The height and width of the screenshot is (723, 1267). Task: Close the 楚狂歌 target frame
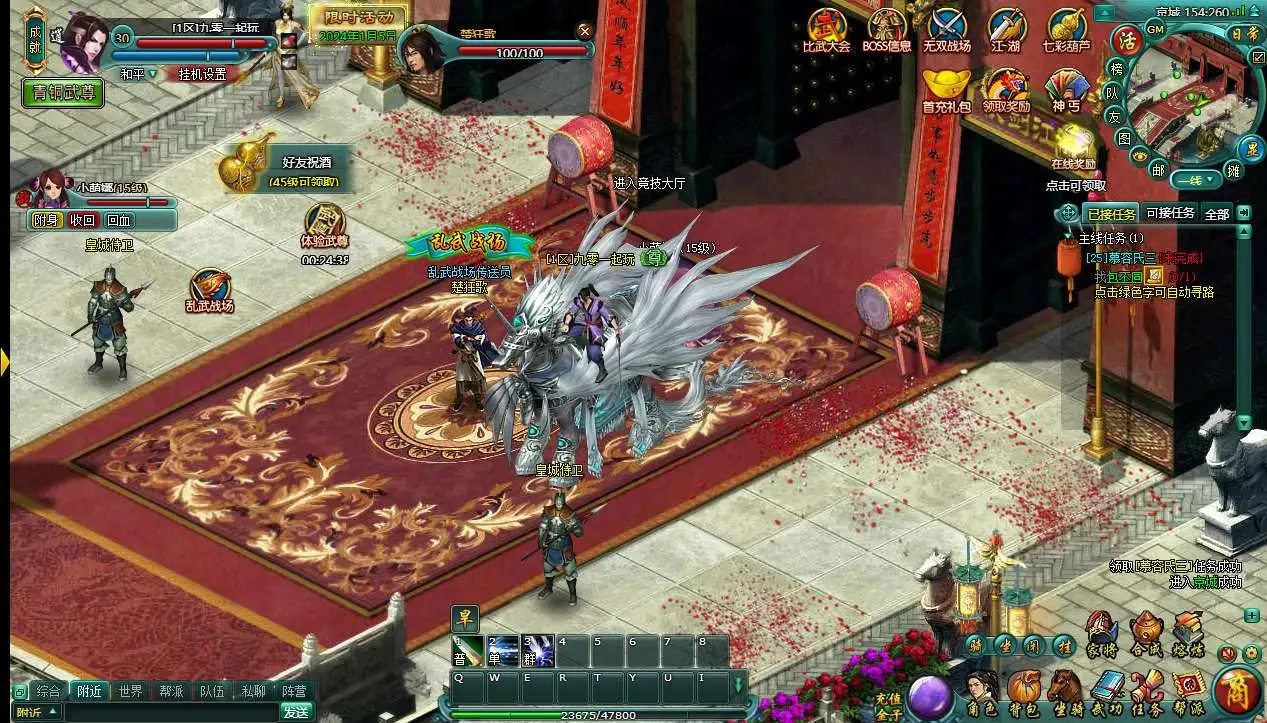[x=585, y=31]
